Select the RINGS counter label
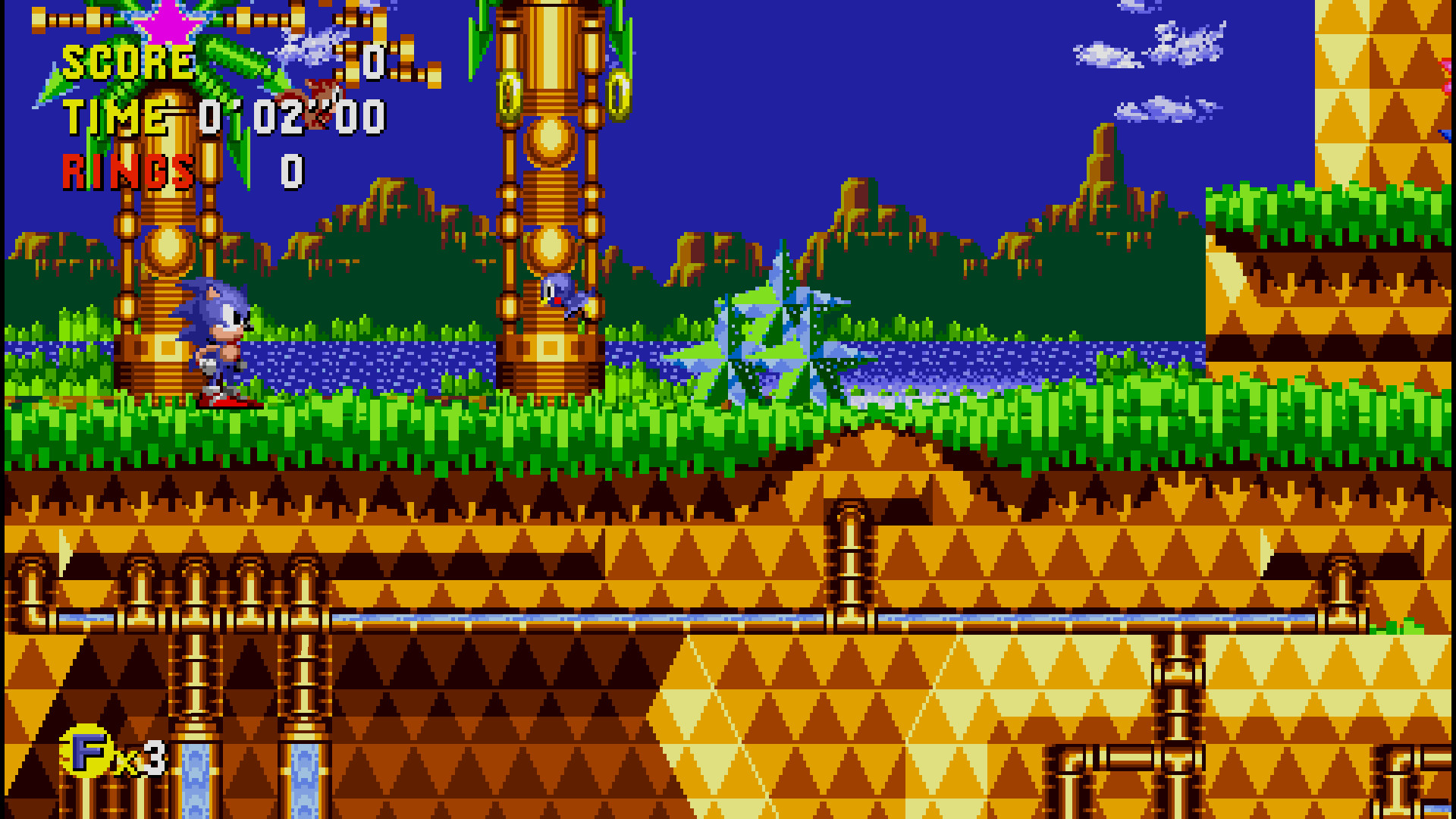Viewport: 1456px width, 819px height. click(x=129, y=168)
